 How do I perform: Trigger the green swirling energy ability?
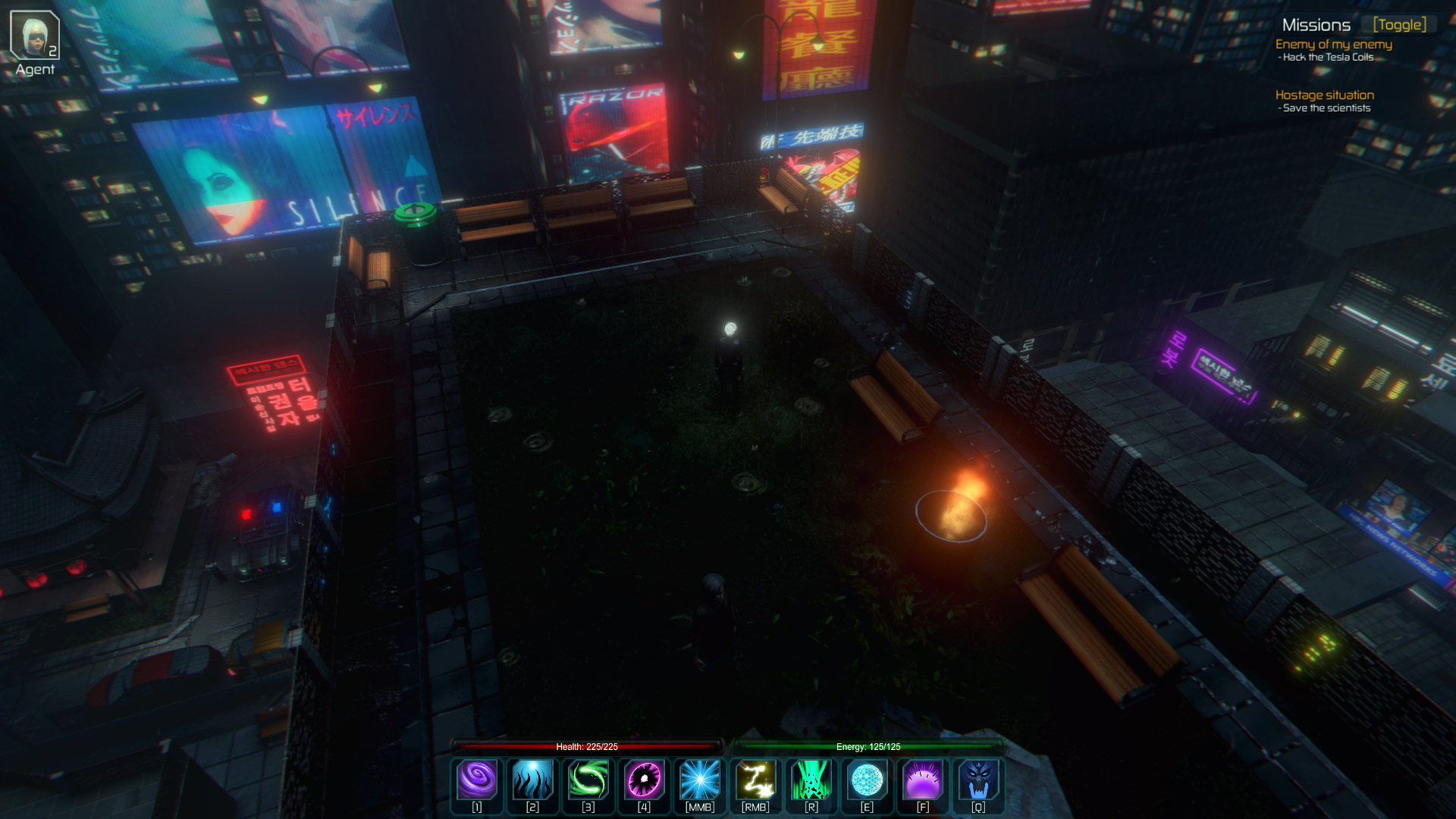coord(588,780)
